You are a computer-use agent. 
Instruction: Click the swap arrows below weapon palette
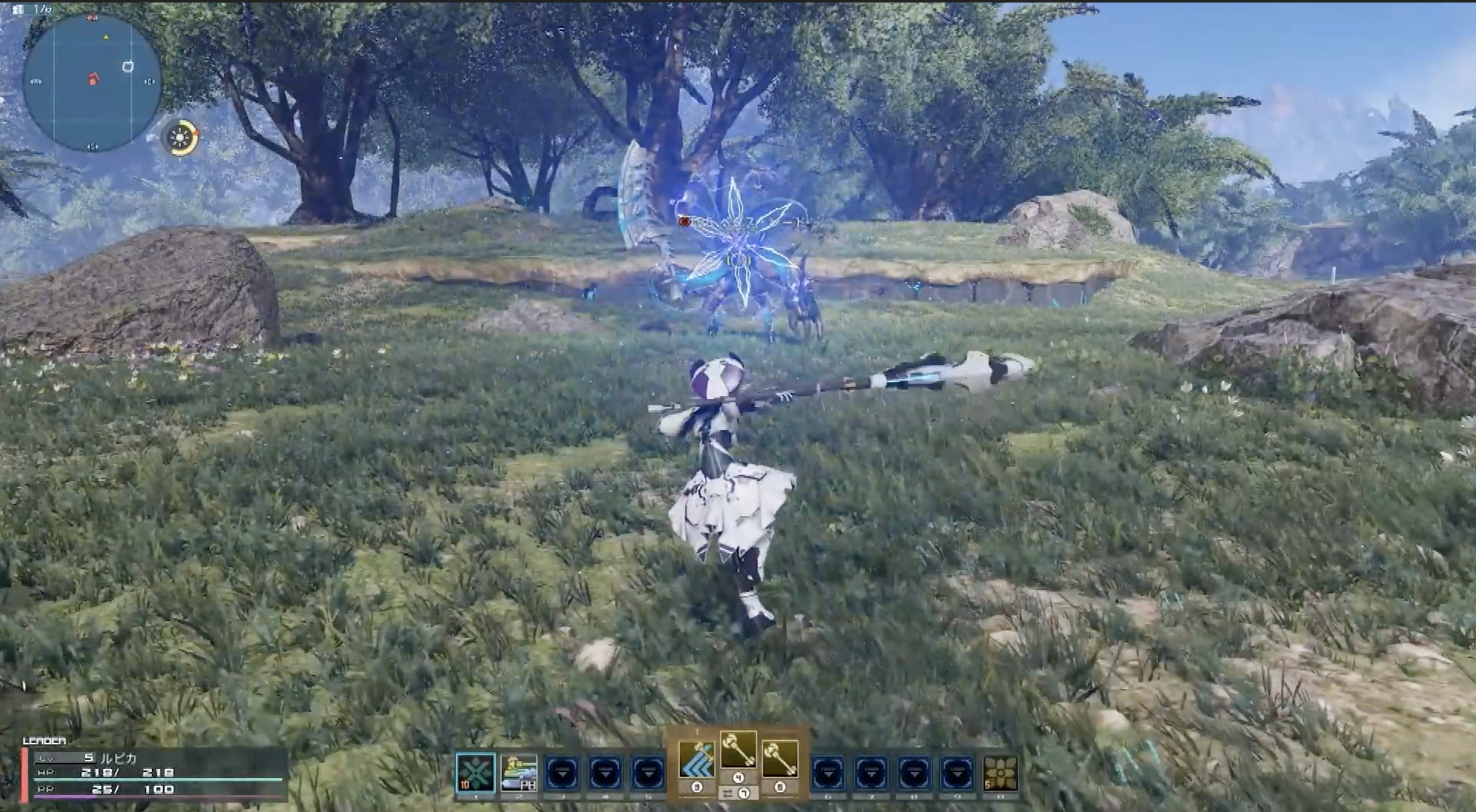coord(728,794)
